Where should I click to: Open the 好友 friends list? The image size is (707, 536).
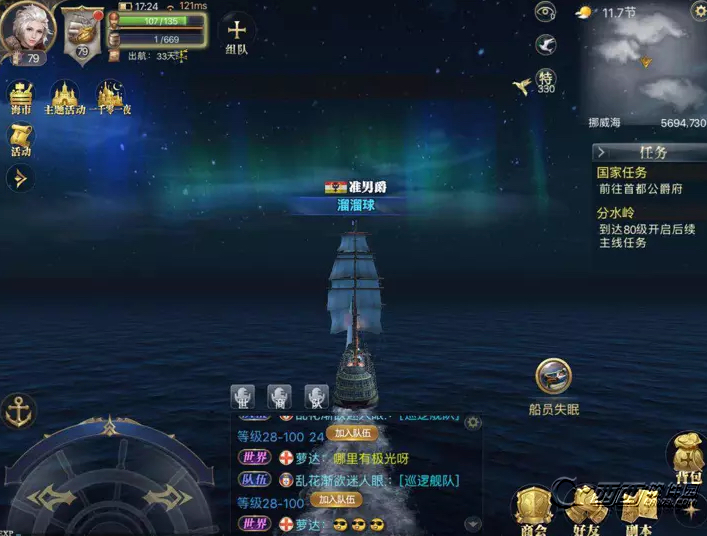[x=585, y=508]
